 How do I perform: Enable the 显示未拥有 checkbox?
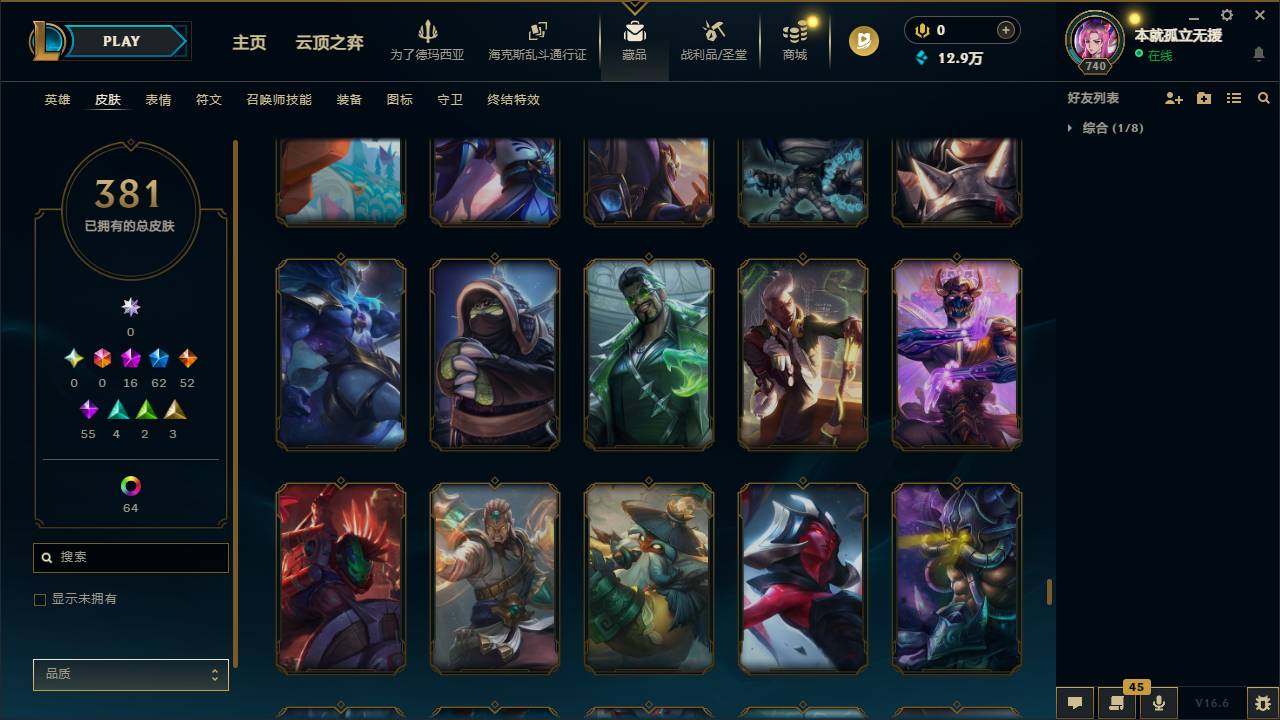[40, 599]
